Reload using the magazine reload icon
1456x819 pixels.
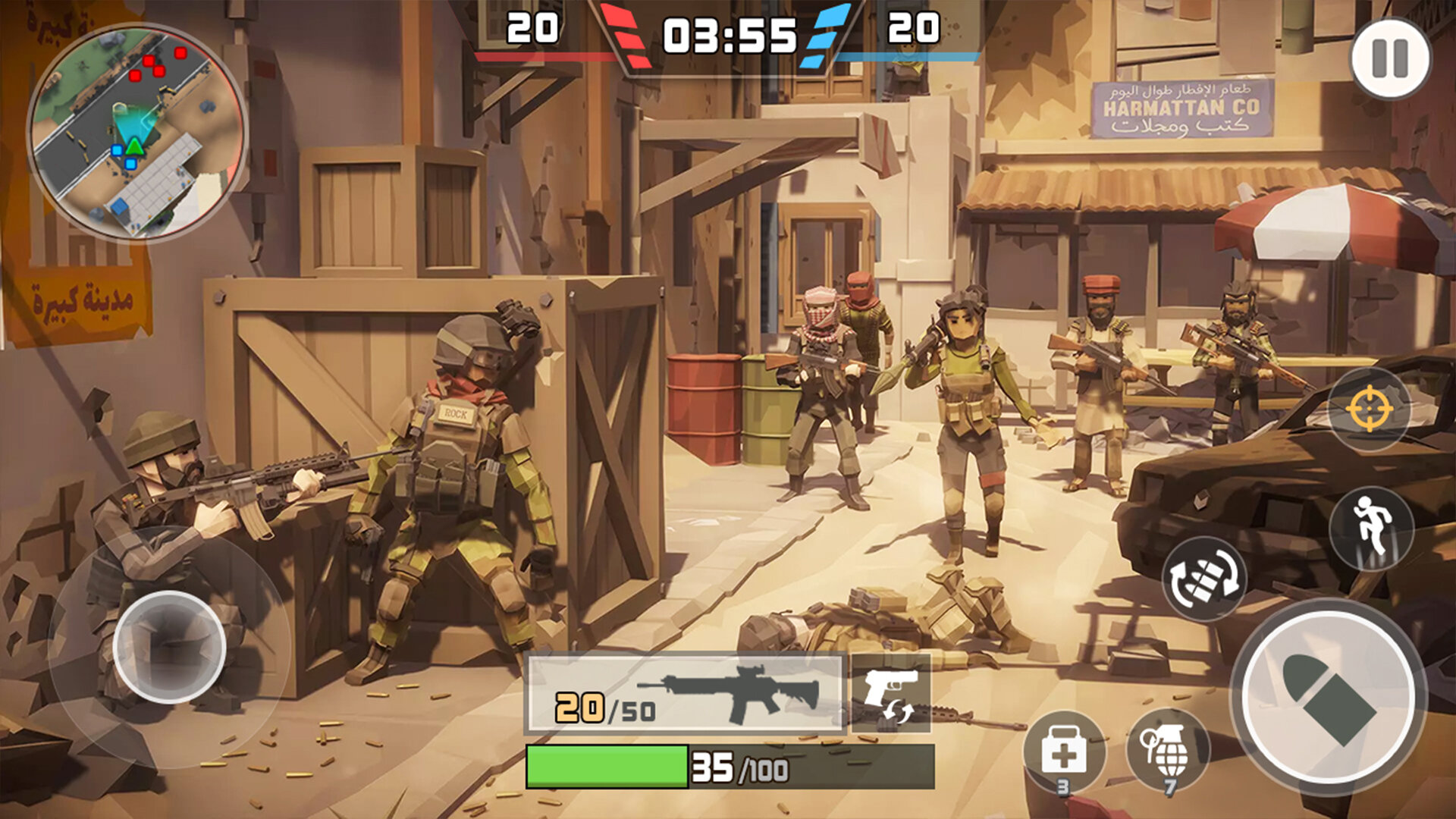click(1204, 579)
